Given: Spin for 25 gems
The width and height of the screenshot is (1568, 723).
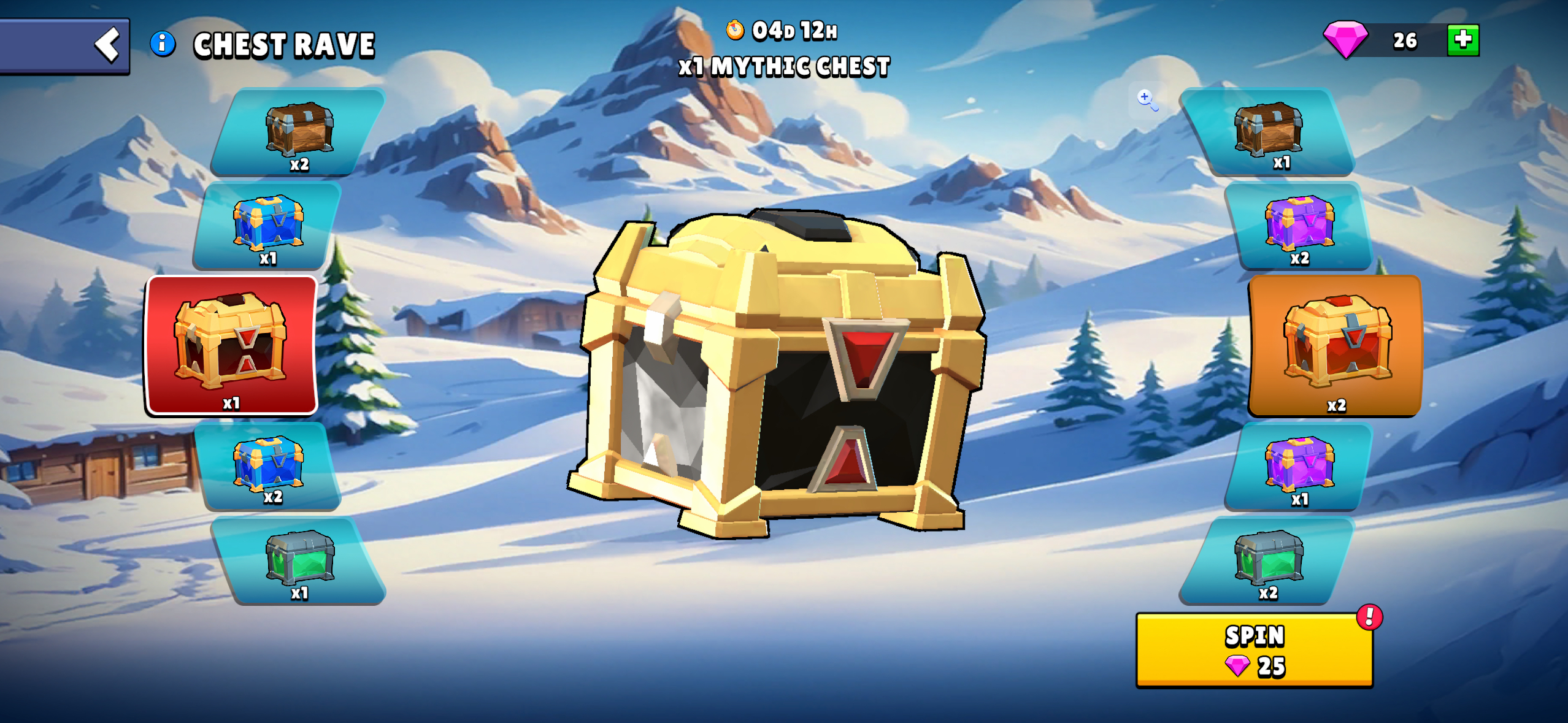Looking at the screenshot, I should [x=1254, y=651].
